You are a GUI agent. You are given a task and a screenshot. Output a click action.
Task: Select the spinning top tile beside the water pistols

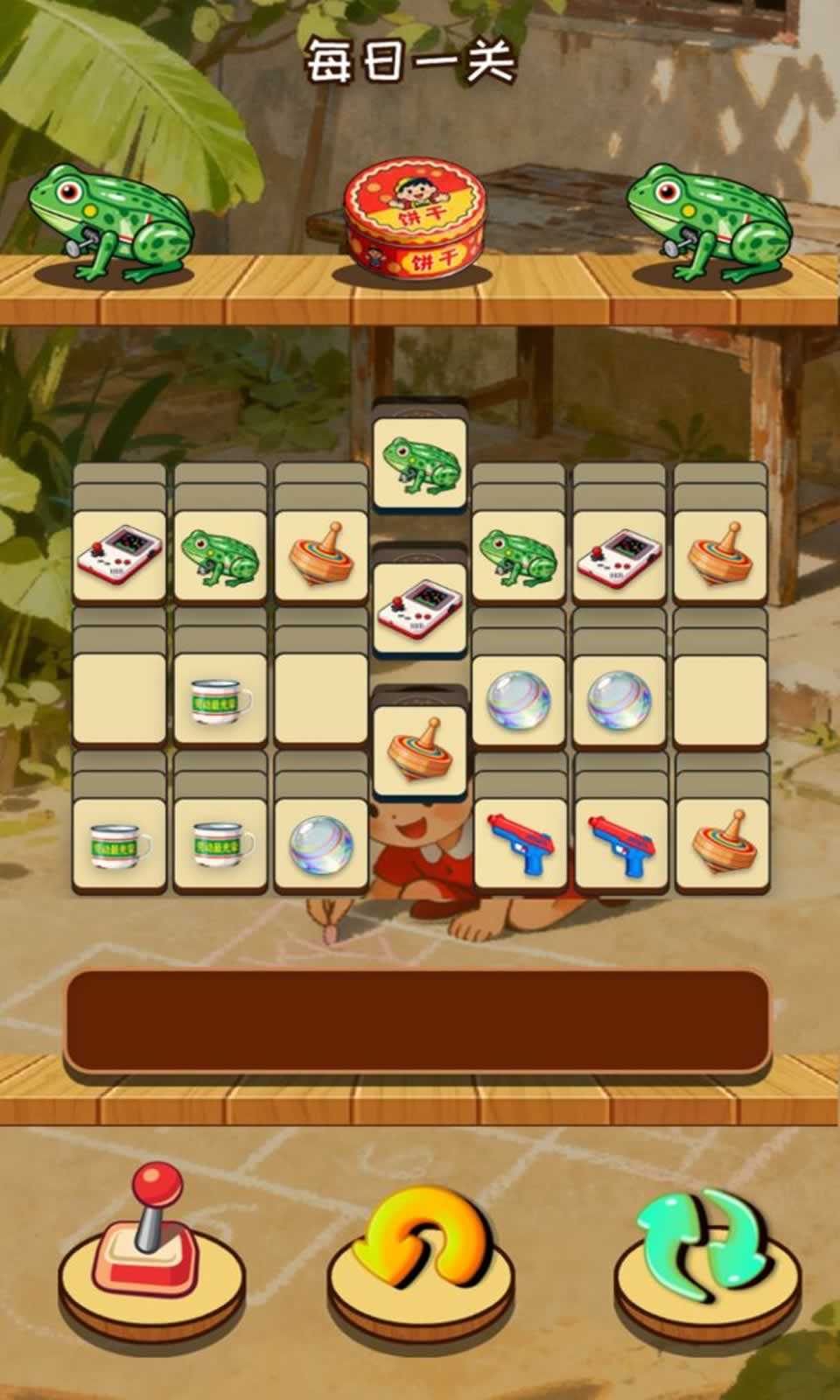pos(722,842)
